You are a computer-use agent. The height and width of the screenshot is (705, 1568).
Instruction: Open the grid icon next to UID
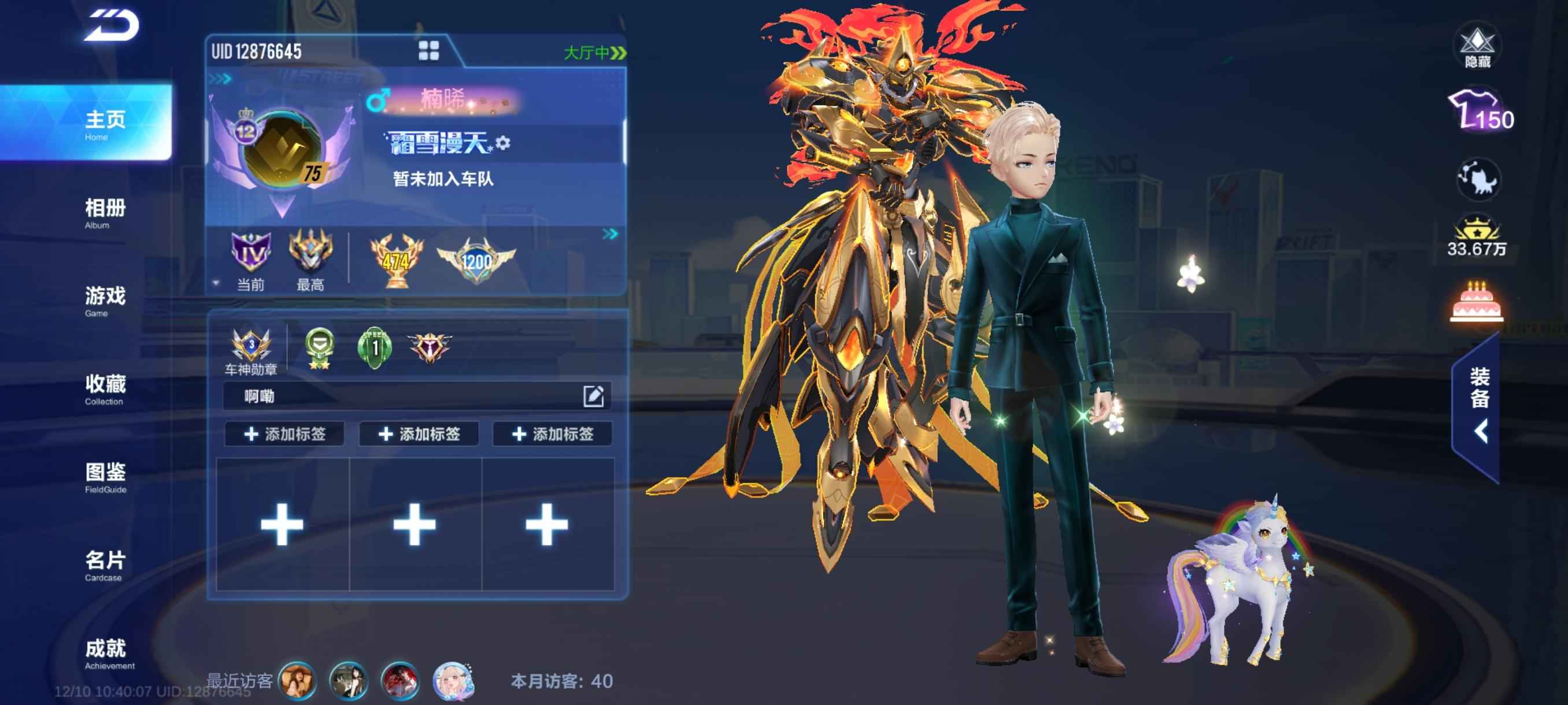[428, 50]
